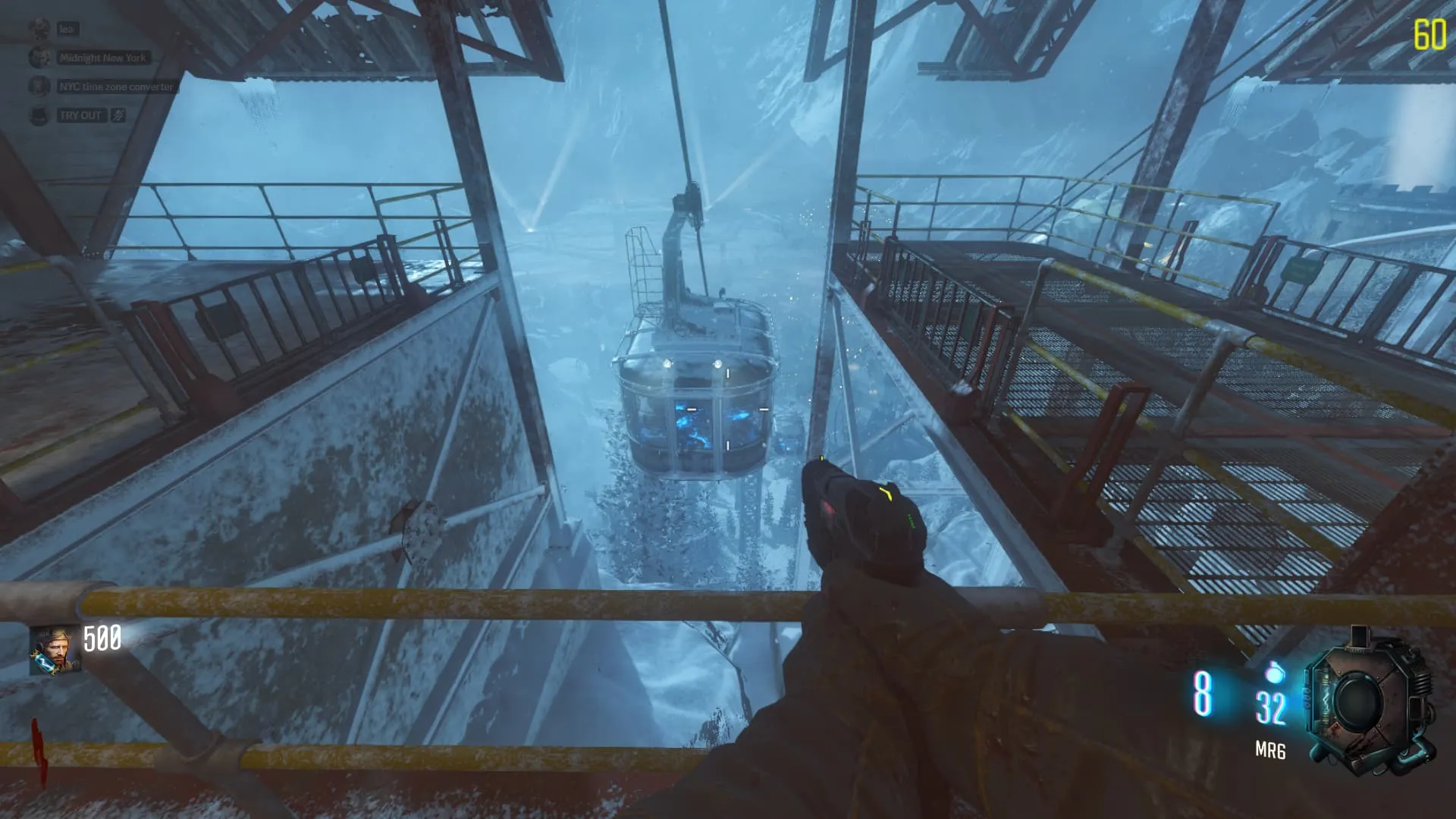Click the 'lea' overlay user entry
1456x819 pixels.
pyautogui.click(x=67, y=29)
